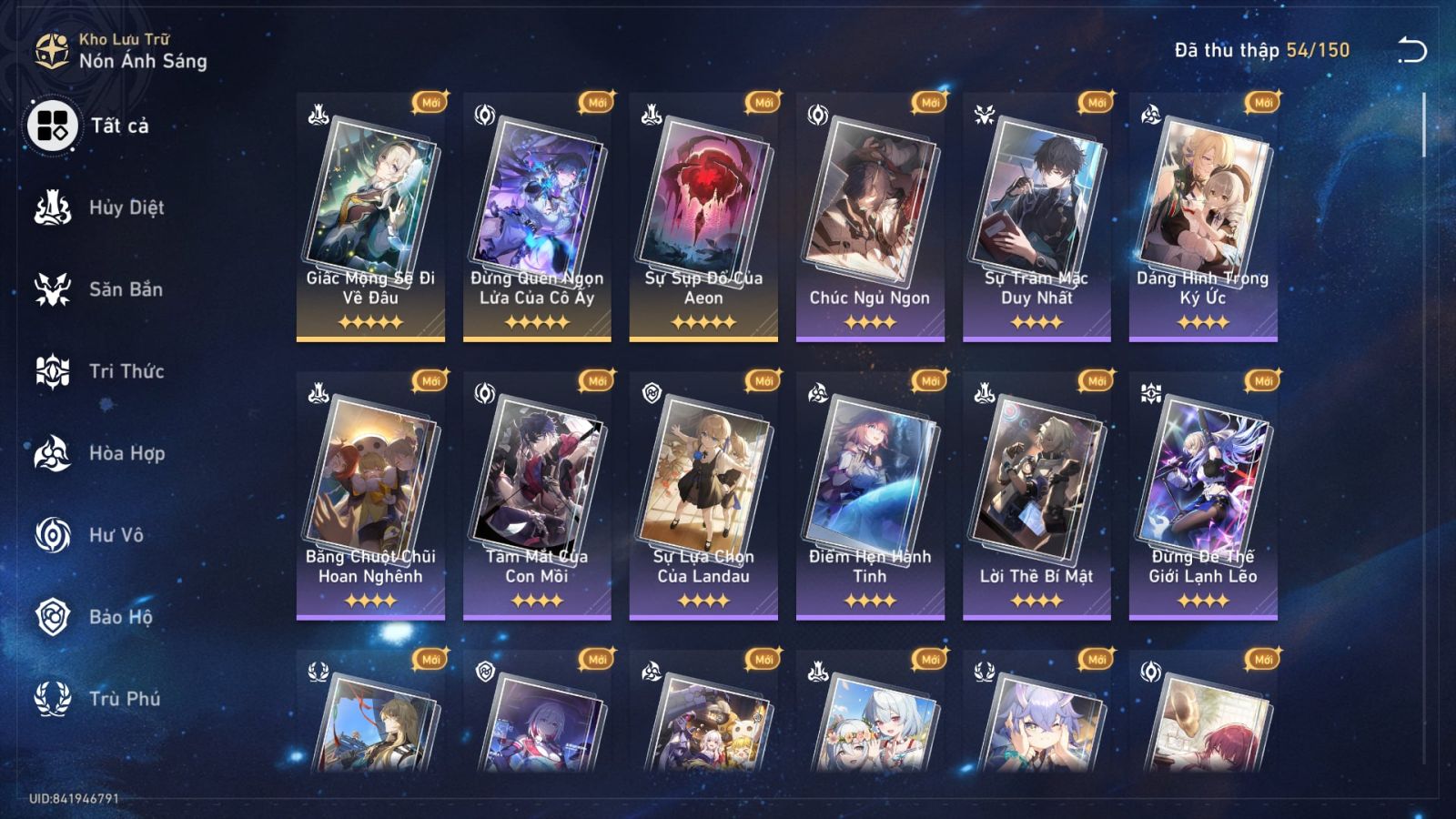The image size is (1456, 819).
Task: Filter by the Hòa Hợp harmony path icon
Action: click(53, 452)
